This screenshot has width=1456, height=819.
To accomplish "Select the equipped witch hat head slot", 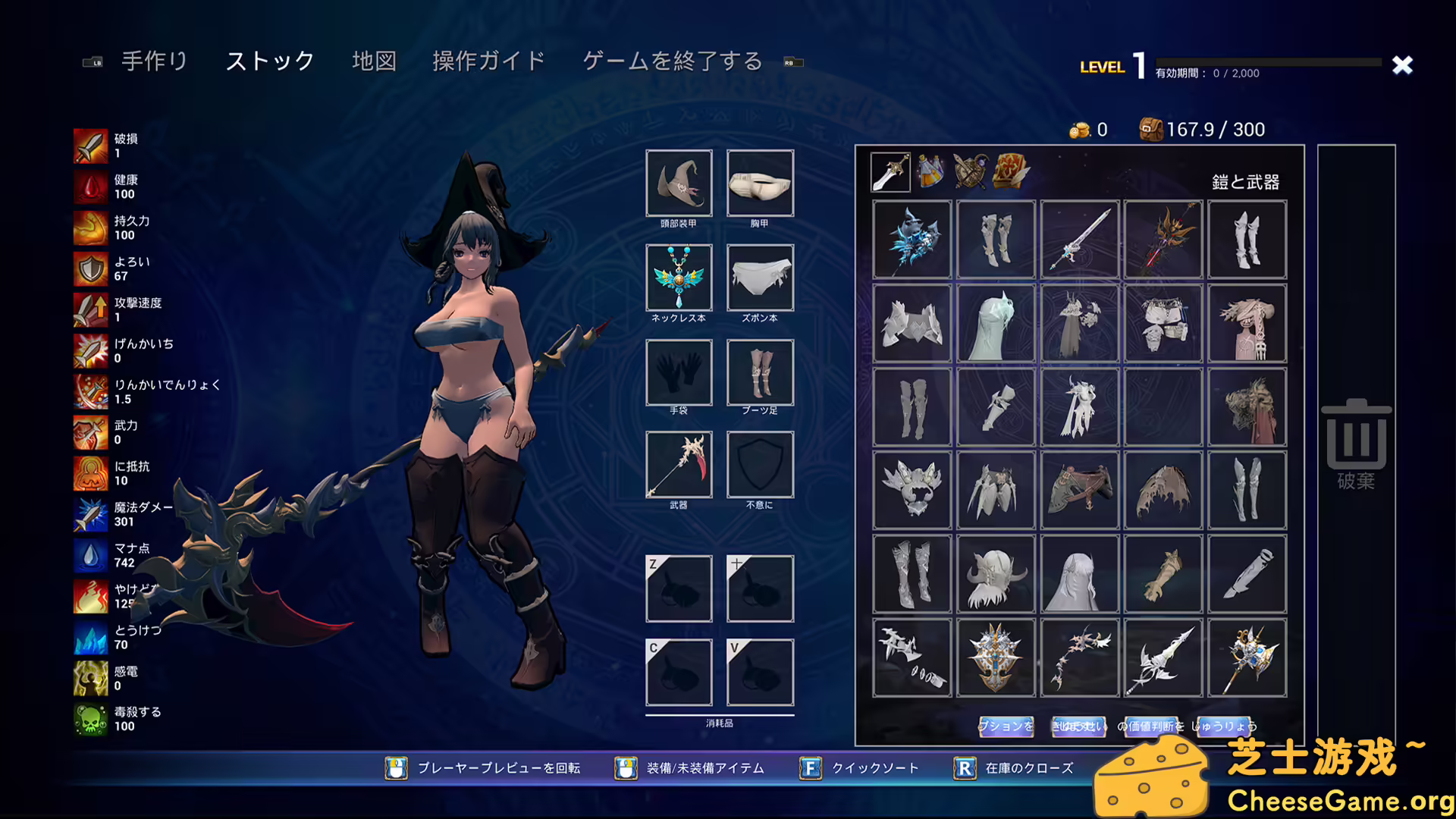I will click(x=679, y=183).
